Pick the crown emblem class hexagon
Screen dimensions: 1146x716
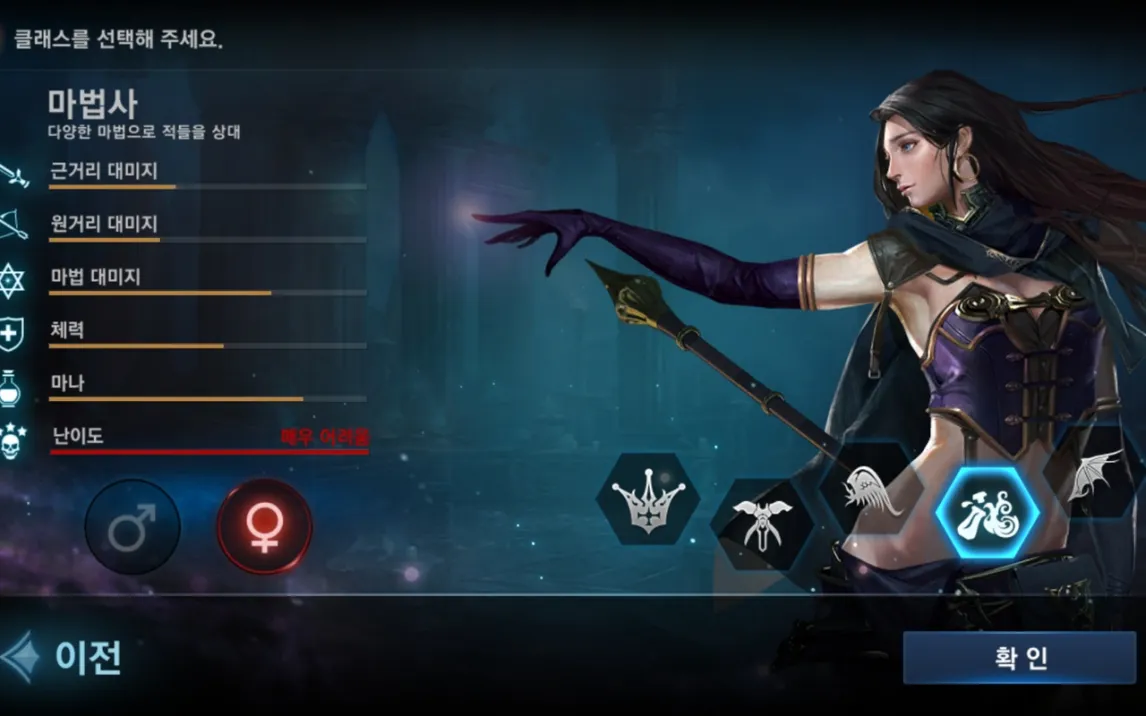coord(648,498)
